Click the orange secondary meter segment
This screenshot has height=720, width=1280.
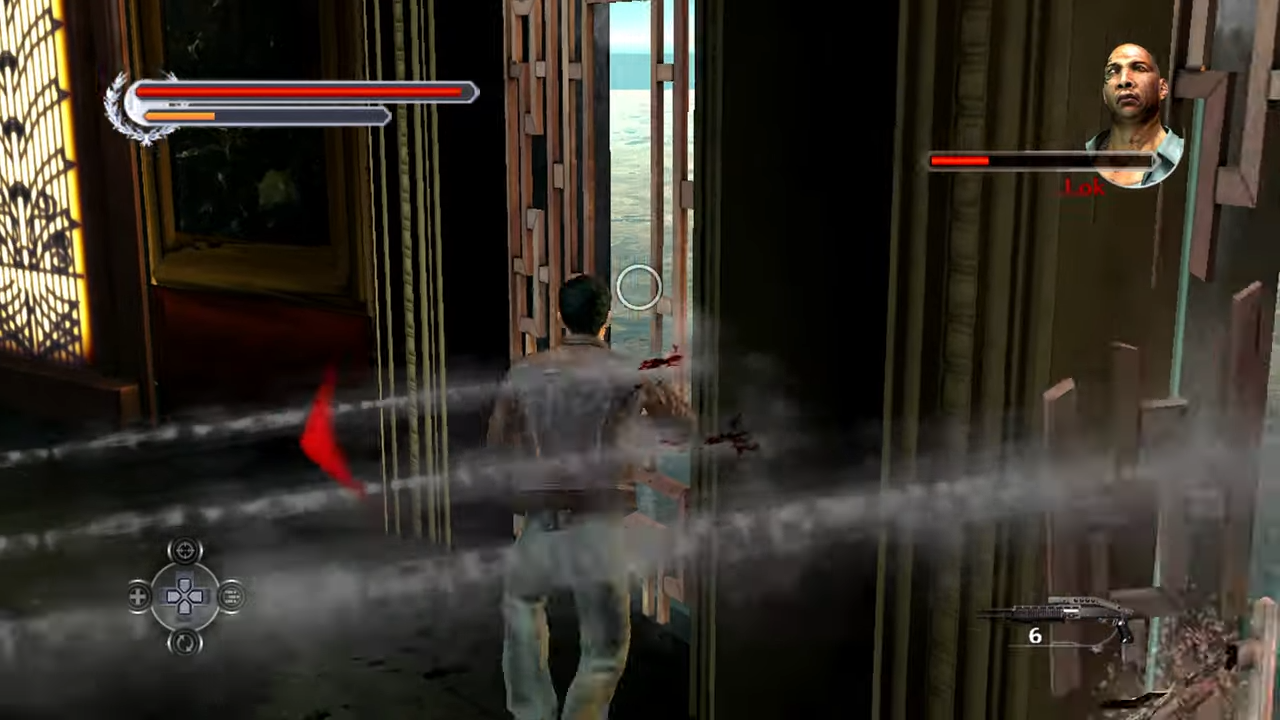pyautogui.click(x=180, y=115)
